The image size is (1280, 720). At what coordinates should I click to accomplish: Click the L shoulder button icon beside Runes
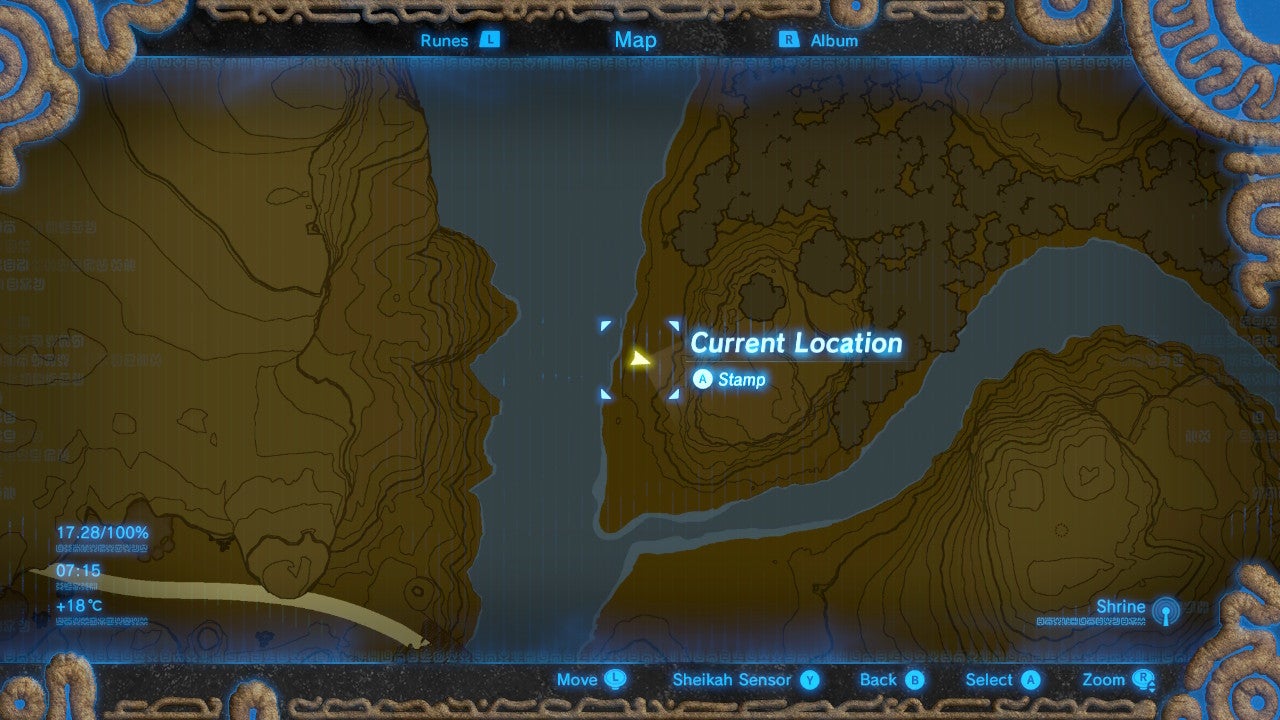488,40
